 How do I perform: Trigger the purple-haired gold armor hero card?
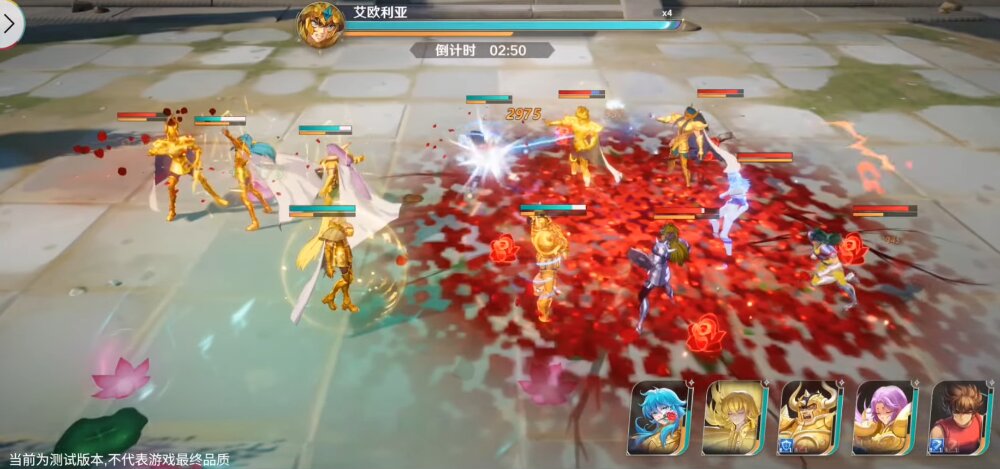click(x=884, y=417)
